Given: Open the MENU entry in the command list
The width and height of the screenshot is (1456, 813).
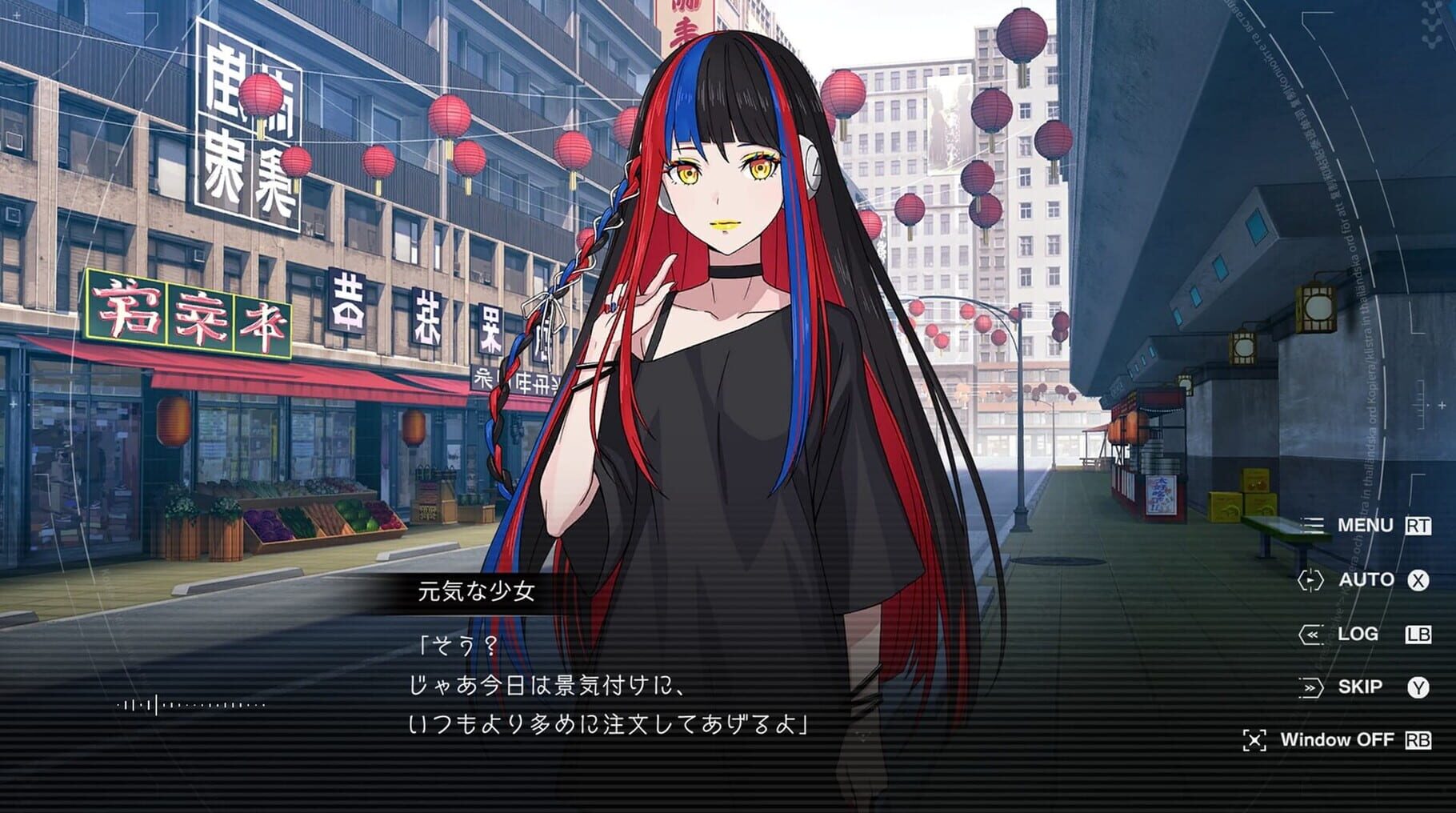Looking at the screenshot, I should click(1365, 526).
